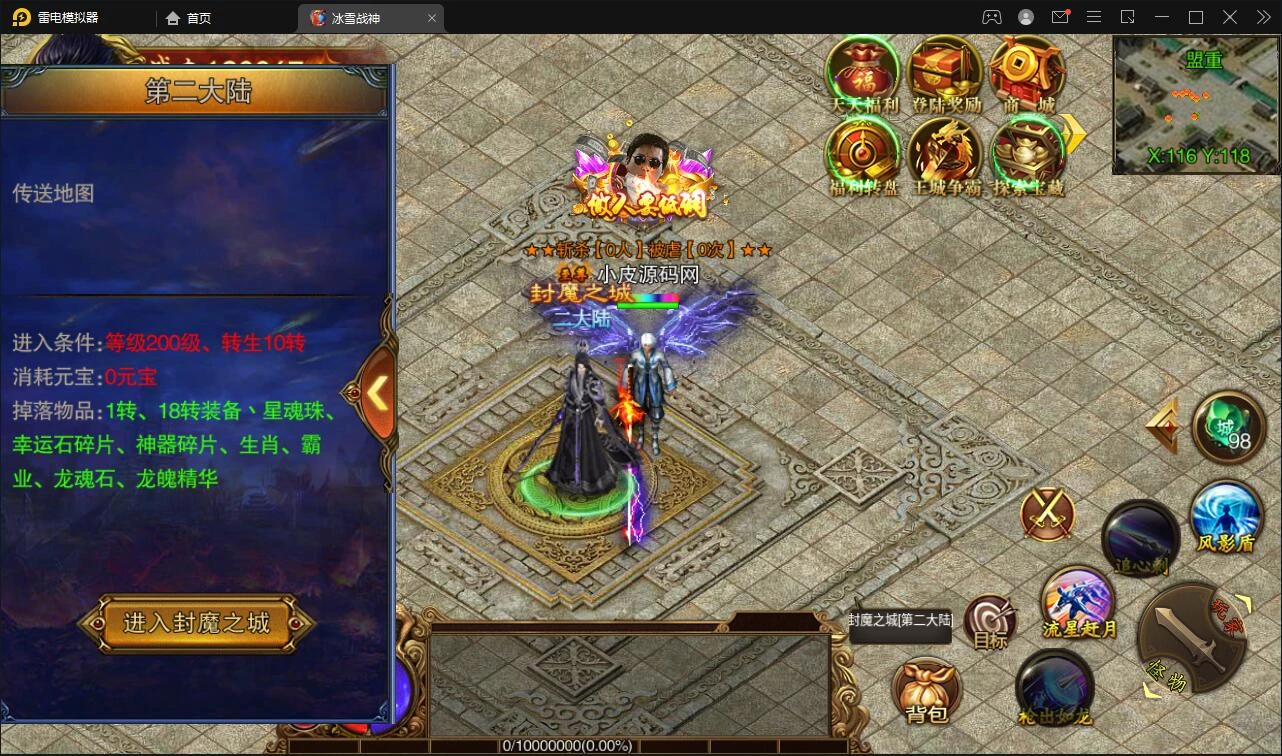The image size is (1282, 756).
Task: Select the 目标 target button
Action: (991, 622)
